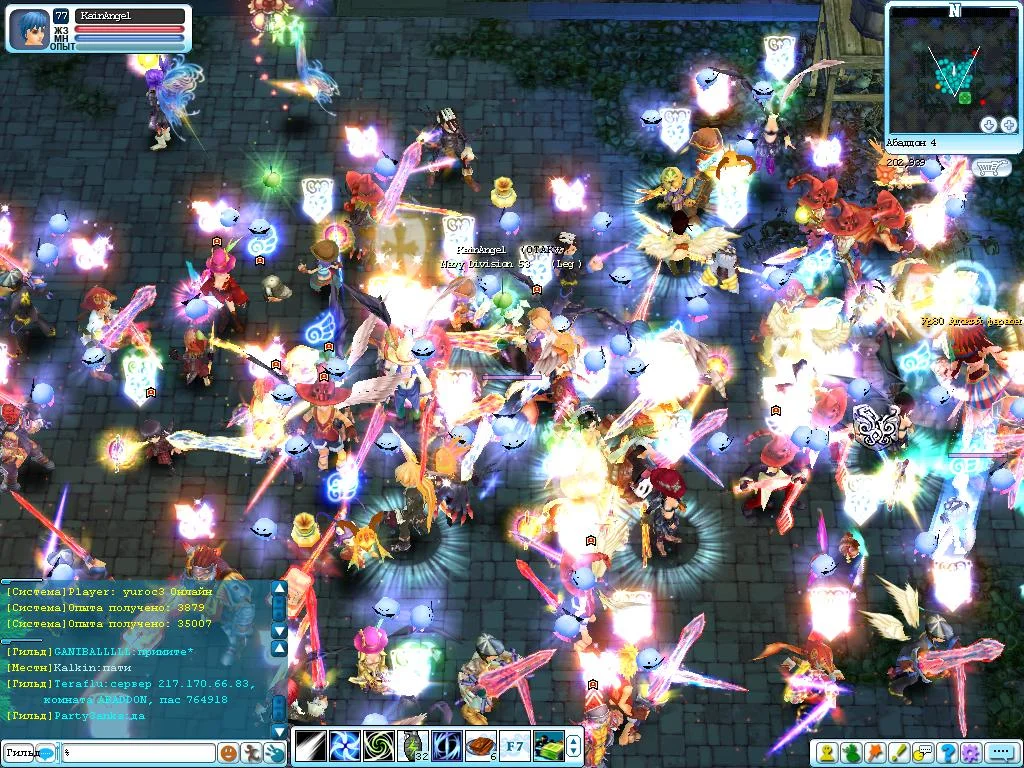Open the green inventory bag
This screenshot has width=1024, height=768.
click(851, 752)
